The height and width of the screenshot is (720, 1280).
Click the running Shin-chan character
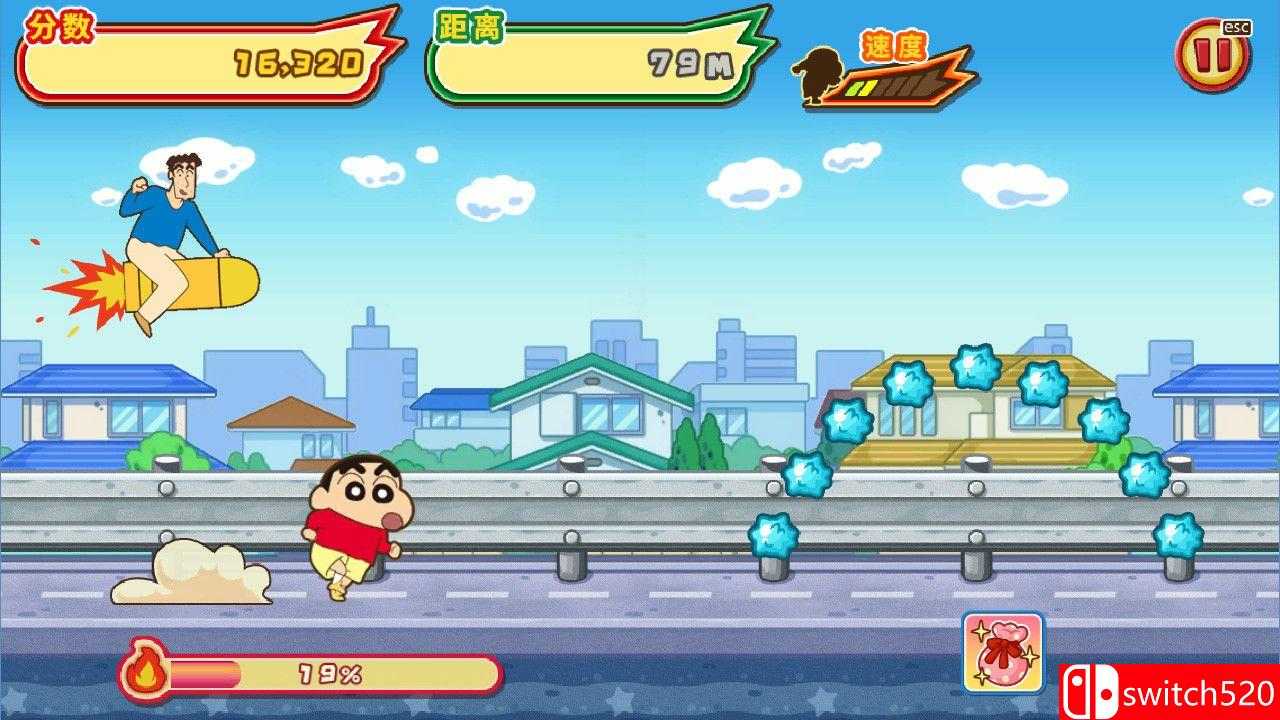pos(347,526)
